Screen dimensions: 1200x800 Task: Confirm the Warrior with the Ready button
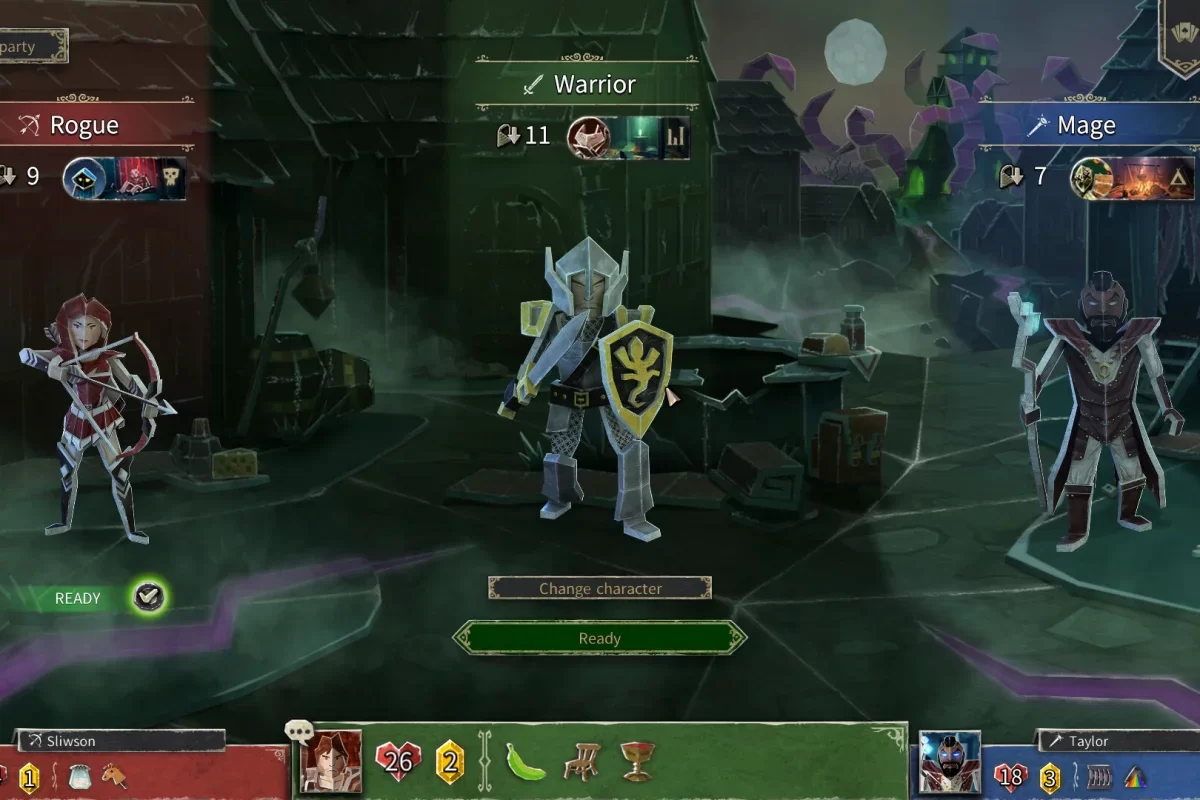[x=600, y=638]
